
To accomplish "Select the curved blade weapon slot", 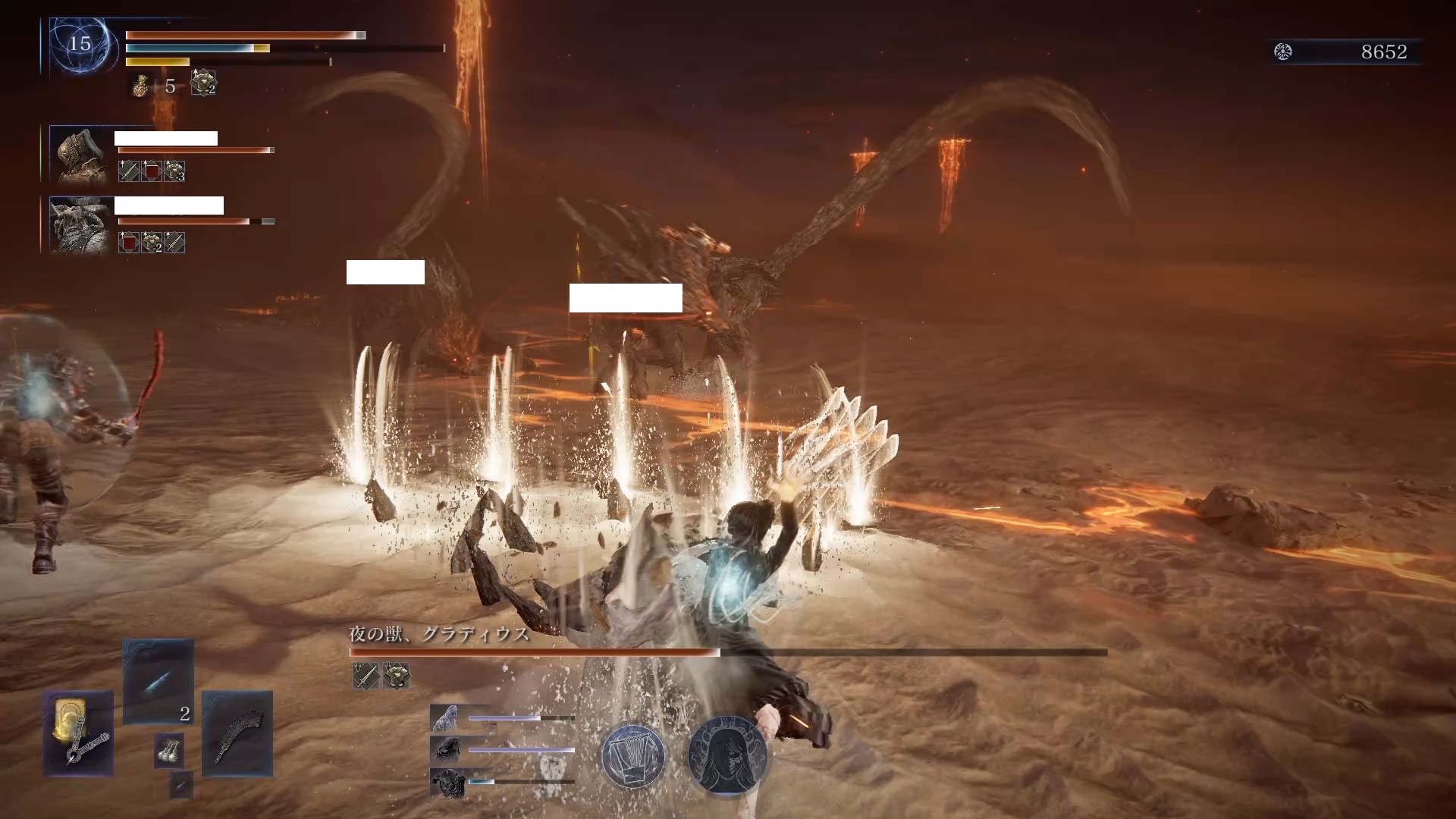I will [x=237, y=733].
